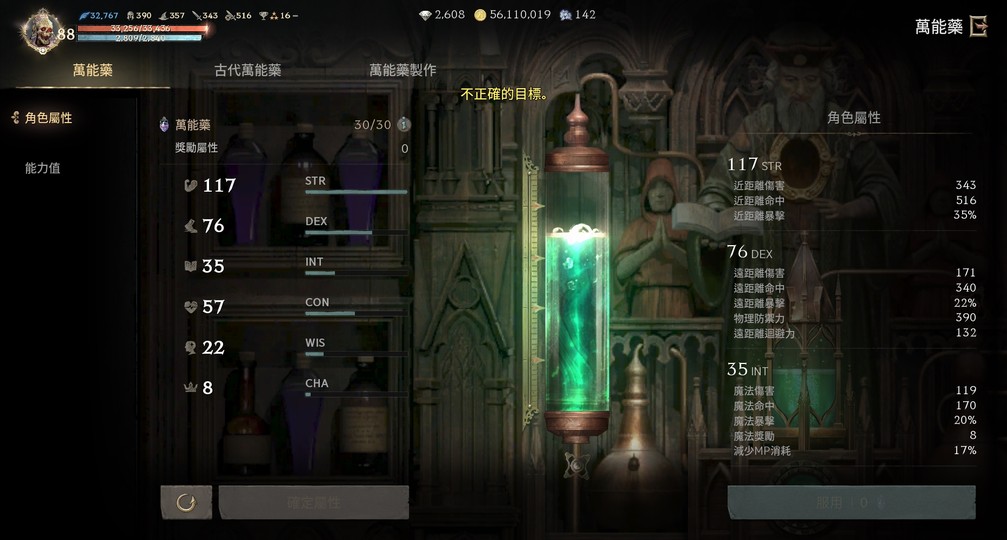
Task: Click the circular arrow reset button
Action: click(x=186, y=502)
